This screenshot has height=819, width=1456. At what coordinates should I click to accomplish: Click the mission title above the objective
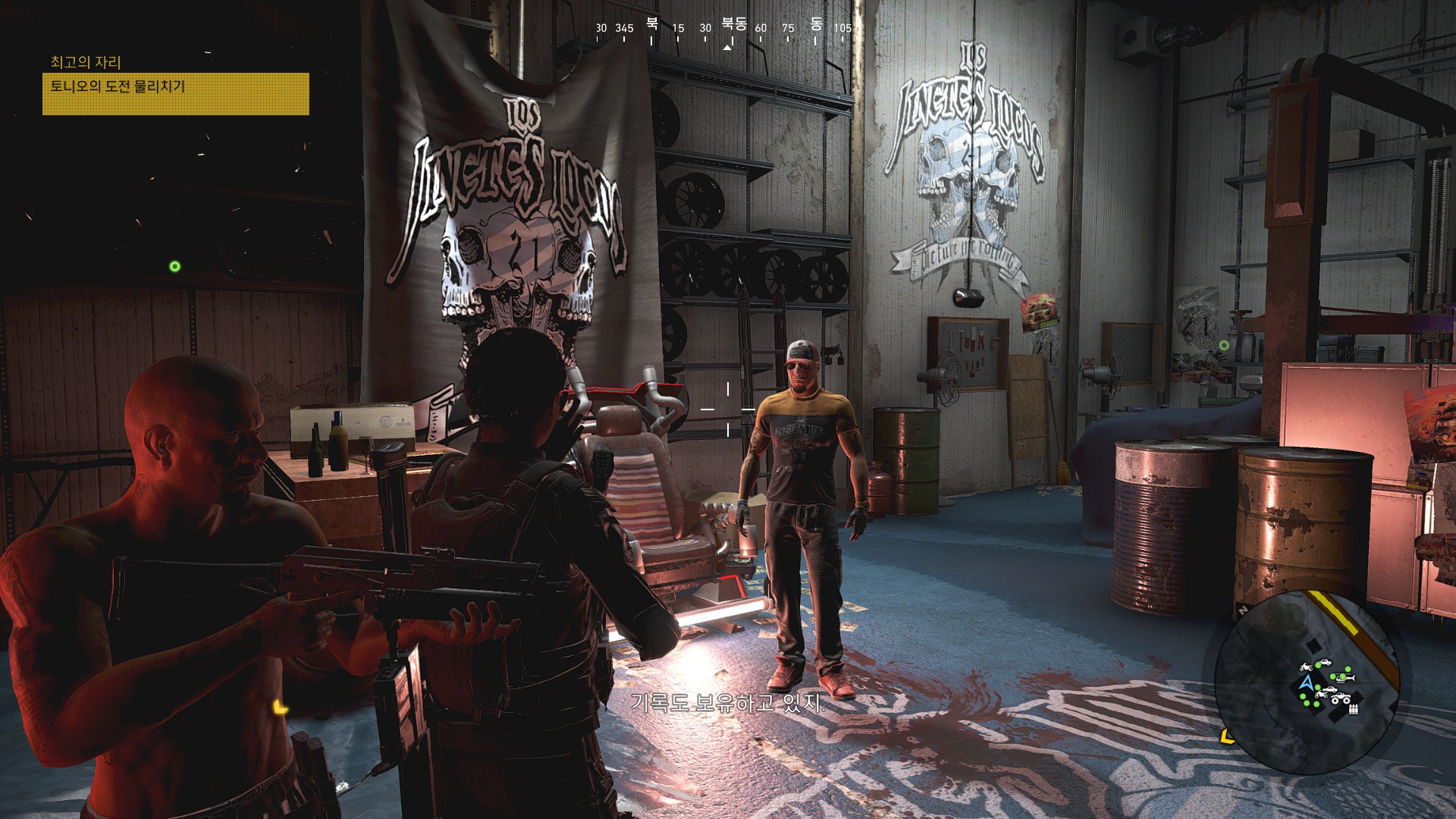(86, 62)
